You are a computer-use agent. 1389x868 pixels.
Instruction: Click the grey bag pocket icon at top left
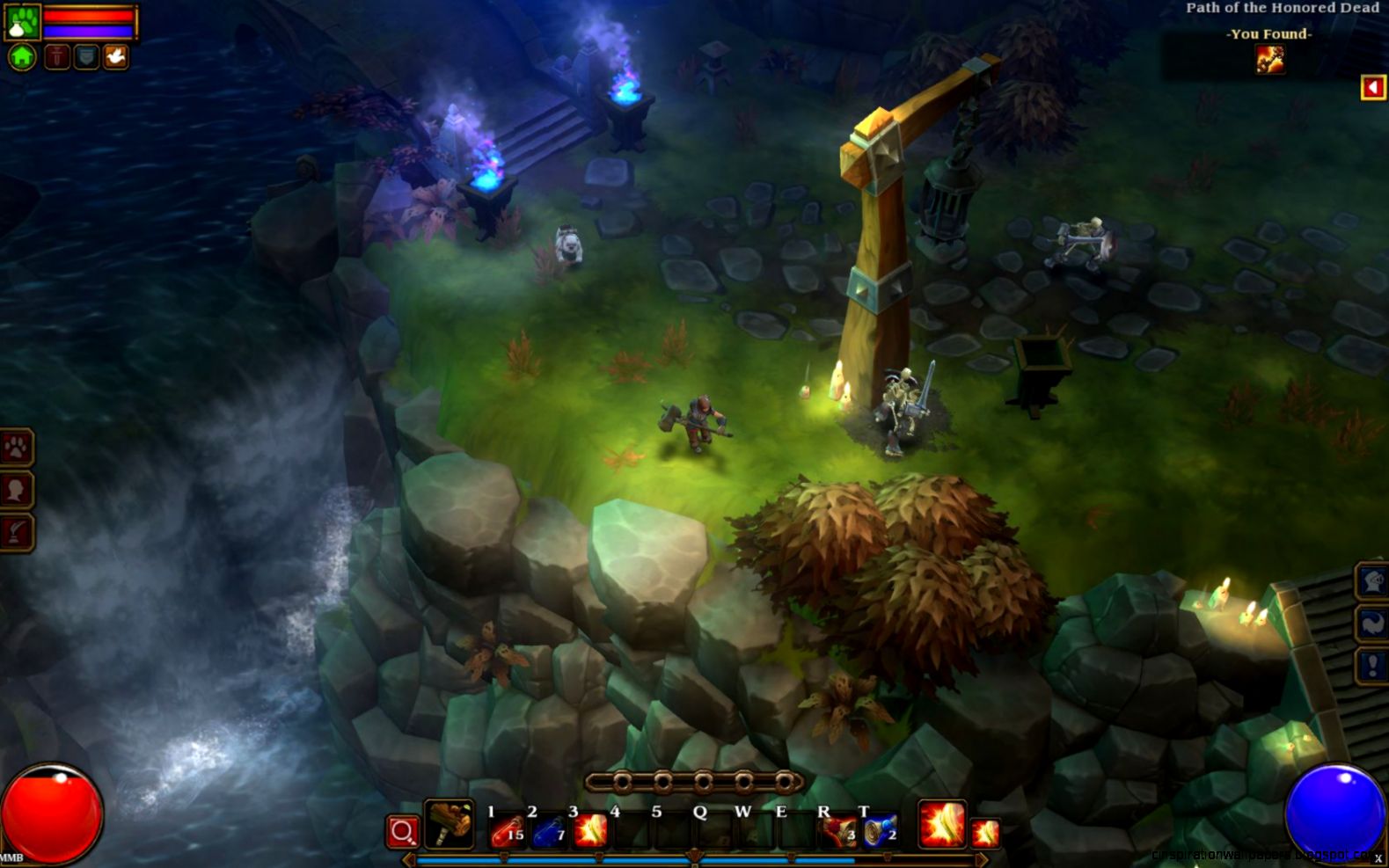(85, 56)
